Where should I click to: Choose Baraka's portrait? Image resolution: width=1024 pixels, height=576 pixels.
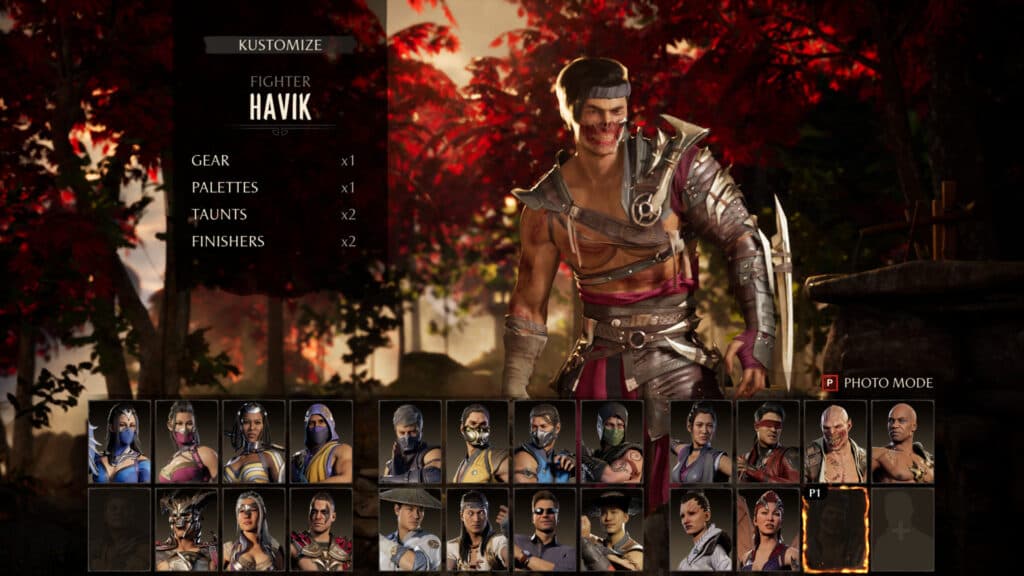click(835, 442)
